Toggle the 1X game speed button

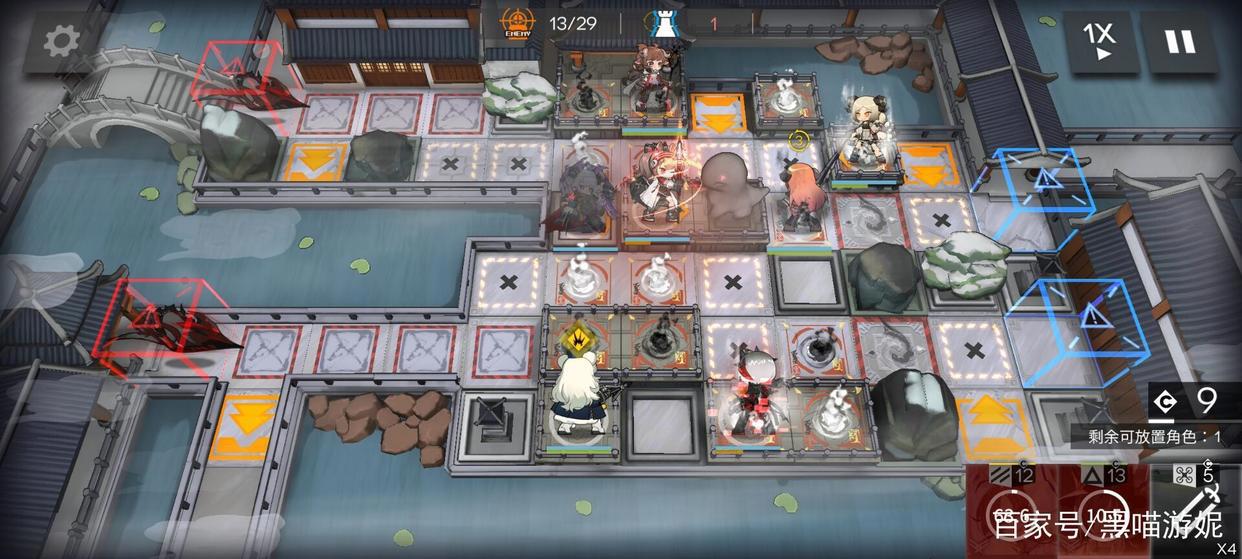pyautogui.click(x=1099, y=42)
